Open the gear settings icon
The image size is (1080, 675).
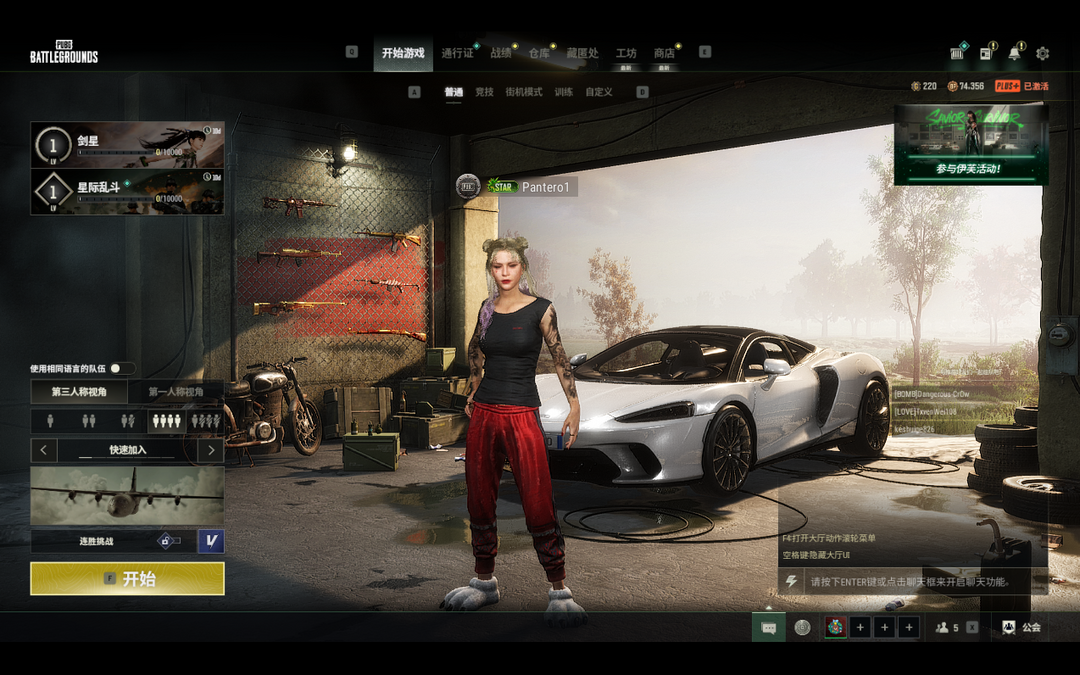click(x=1043, y=54)
